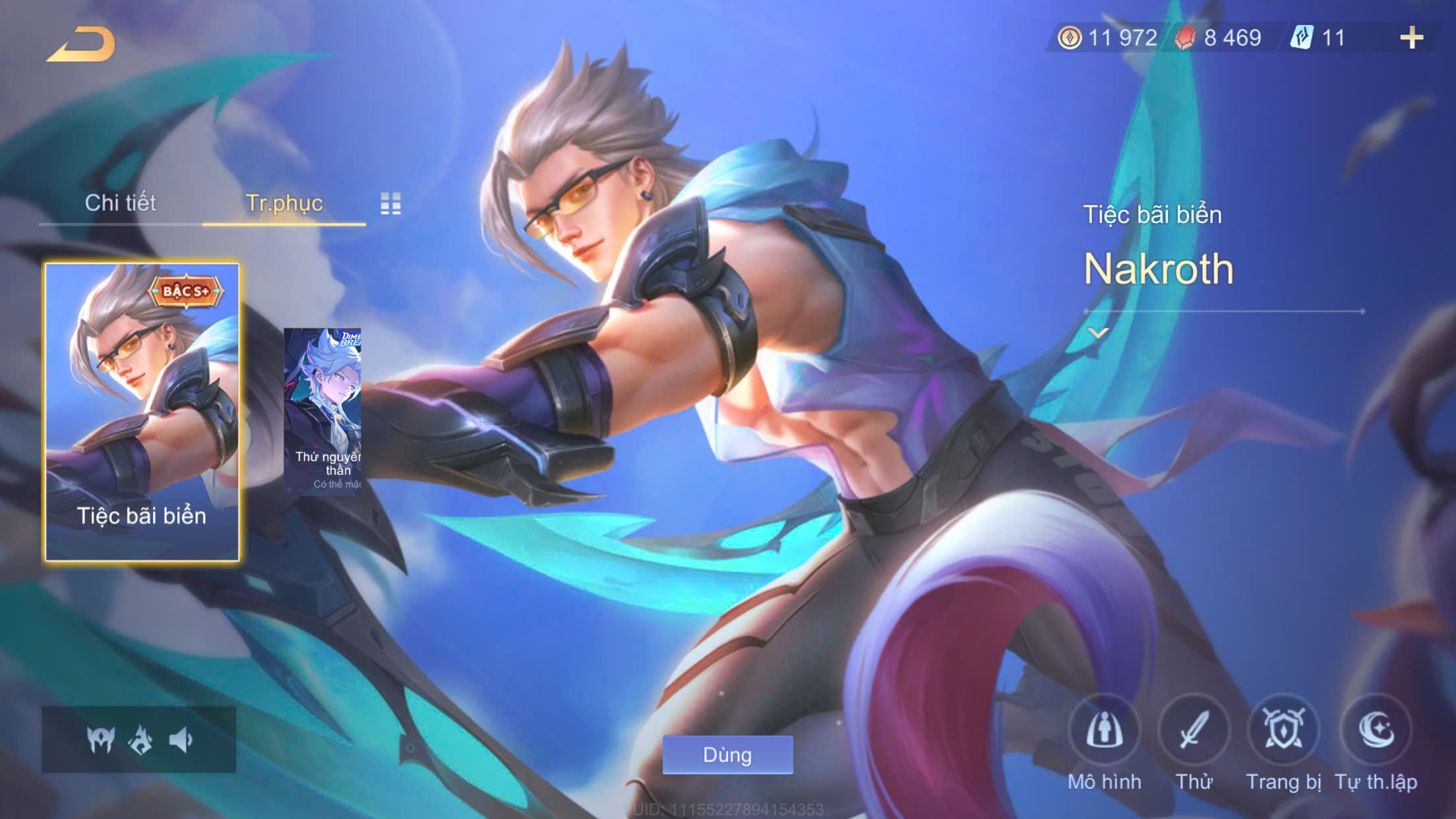Switch to the Chi tiết tab
This screenshot has height=819, width=1456.
click(x=120, y=202)
